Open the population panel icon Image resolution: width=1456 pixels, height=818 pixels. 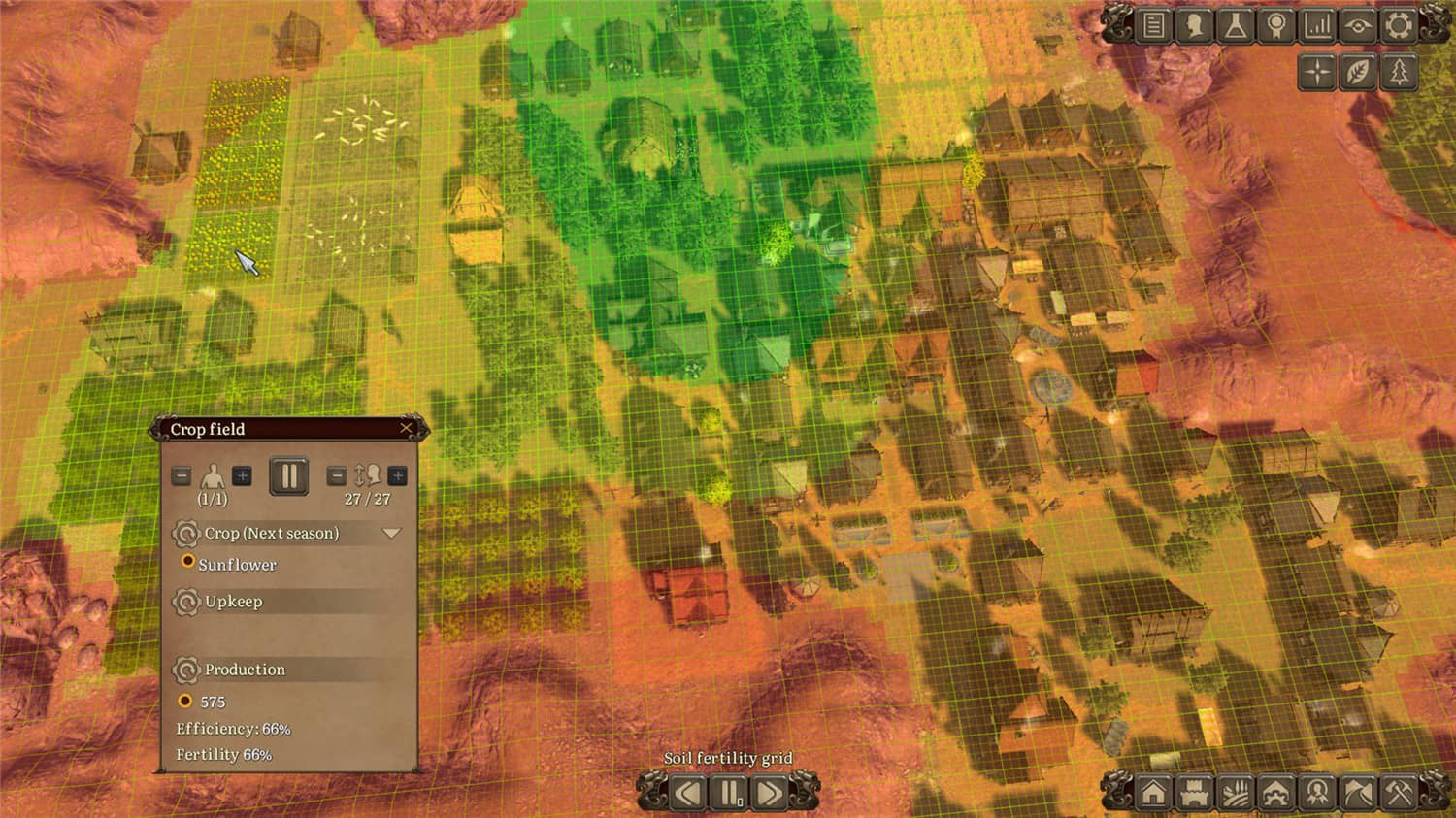[x=1192, y=26]
